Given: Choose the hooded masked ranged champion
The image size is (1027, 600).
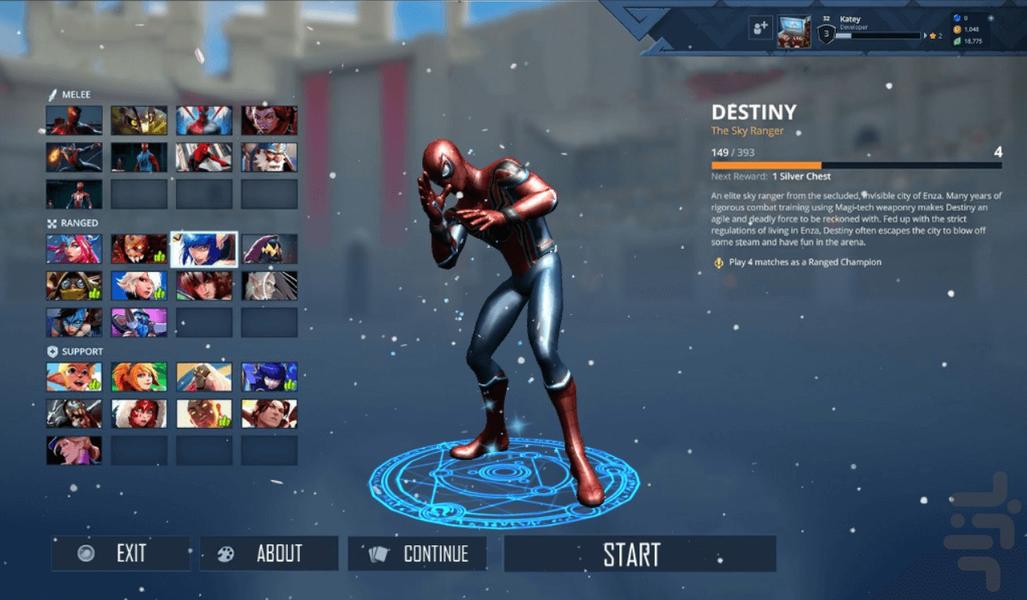Looking at the screenshot, I should click(x=74, y=286).
